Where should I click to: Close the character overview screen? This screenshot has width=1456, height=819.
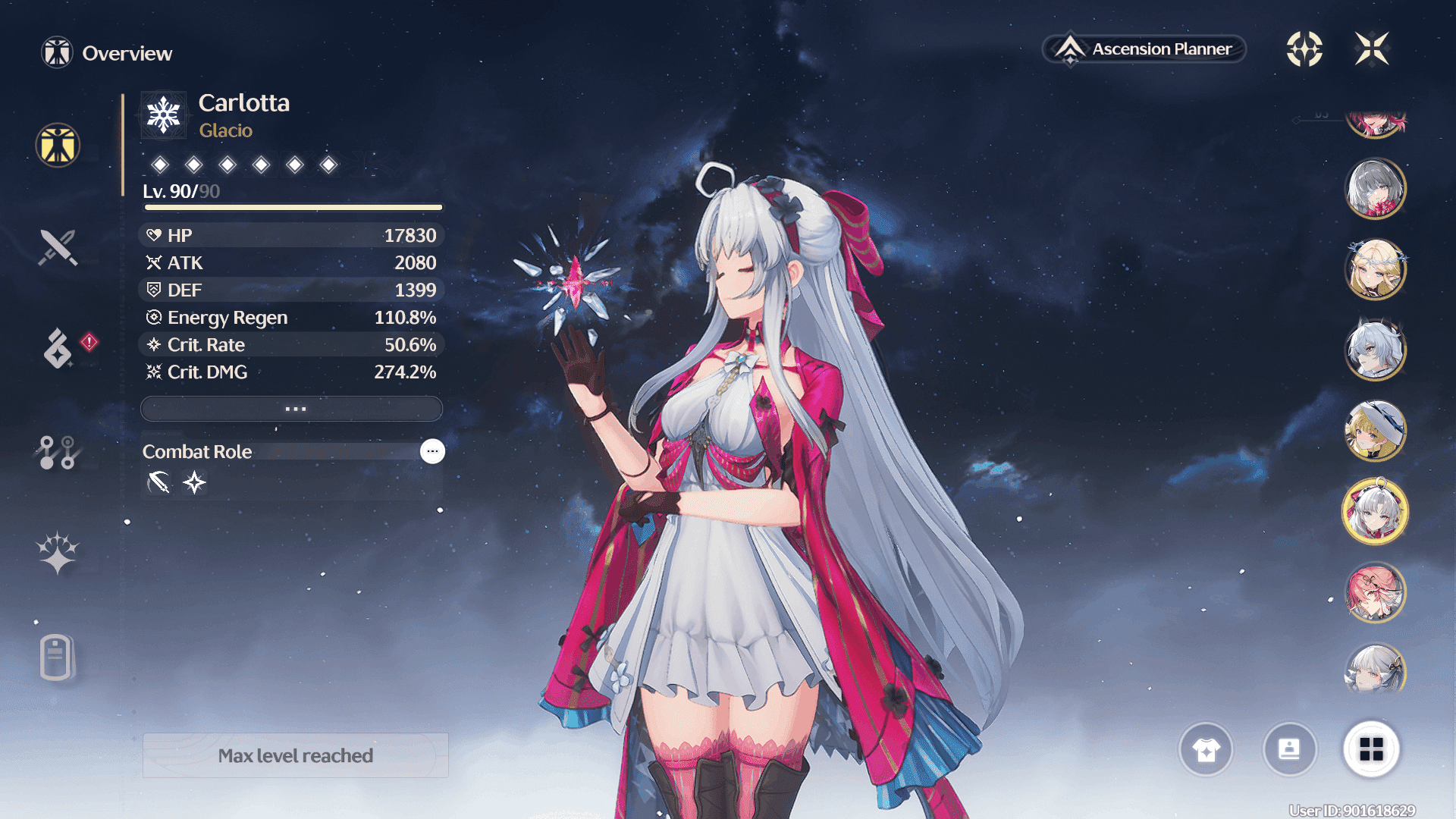[x=1372, y=49]
